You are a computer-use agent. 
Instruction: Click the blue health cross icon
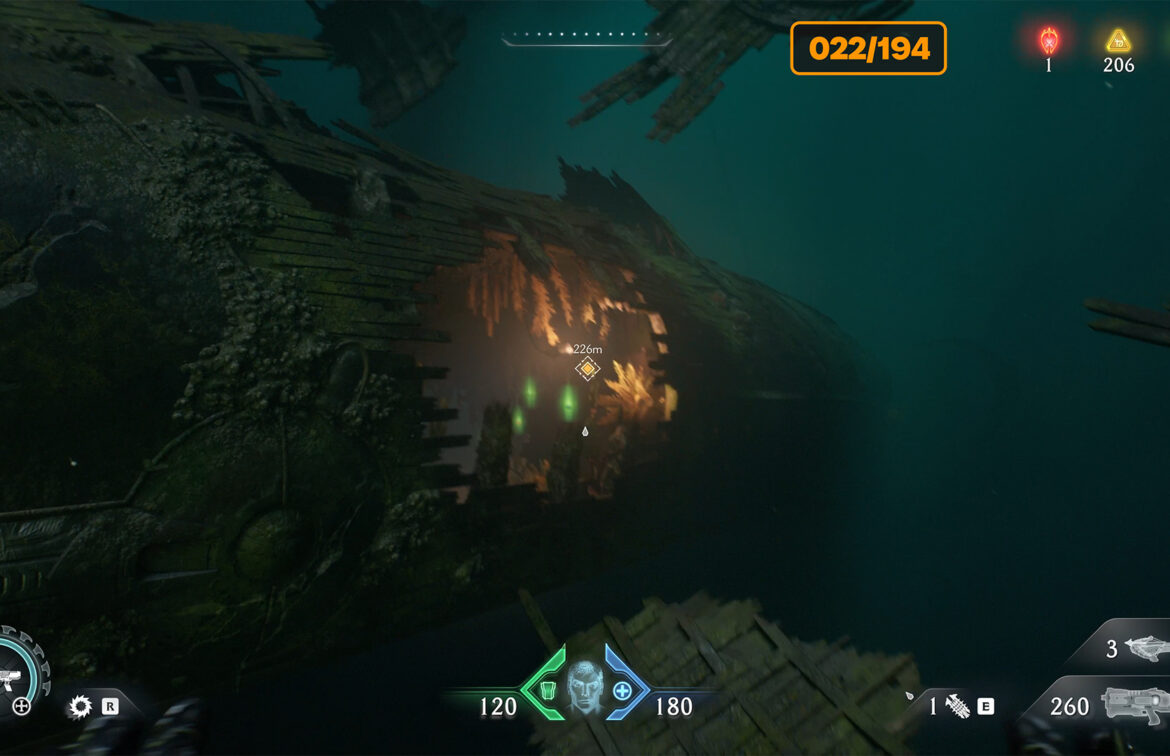click(622, 689)
